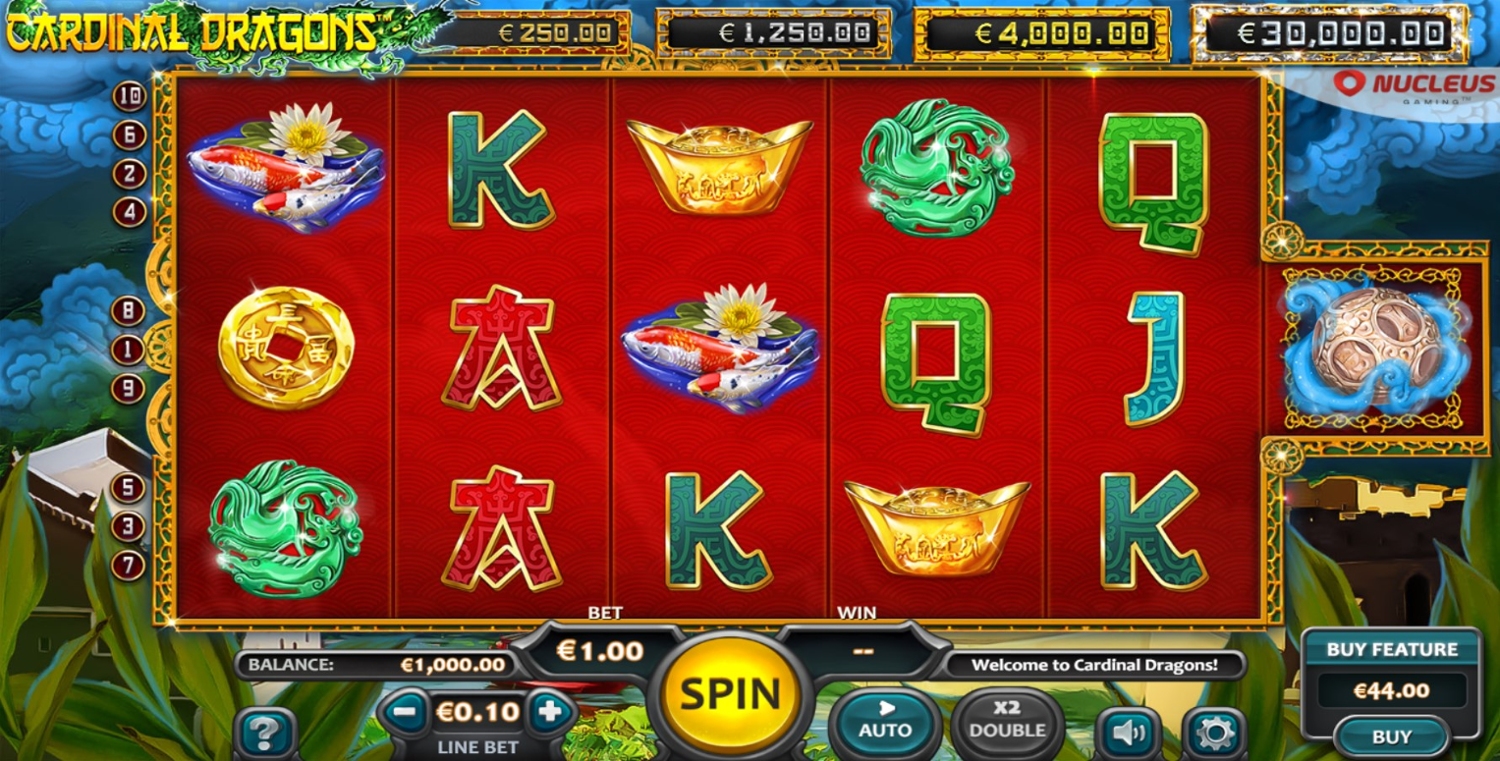This screenshot has width=1500, height=761.
Task: Buy the feature for €44.00
Action: pos(1391,737)
